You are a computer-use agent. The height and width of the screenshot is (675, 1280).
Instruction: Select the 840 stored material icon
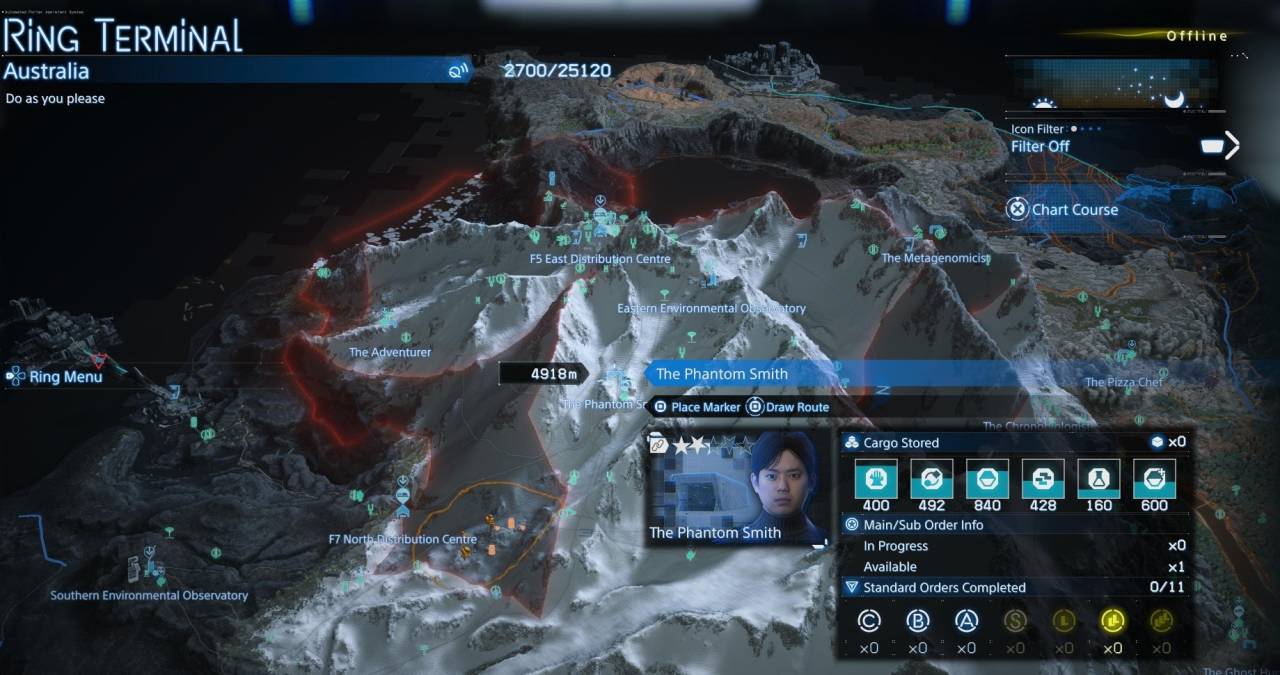[x=986, y=480]
